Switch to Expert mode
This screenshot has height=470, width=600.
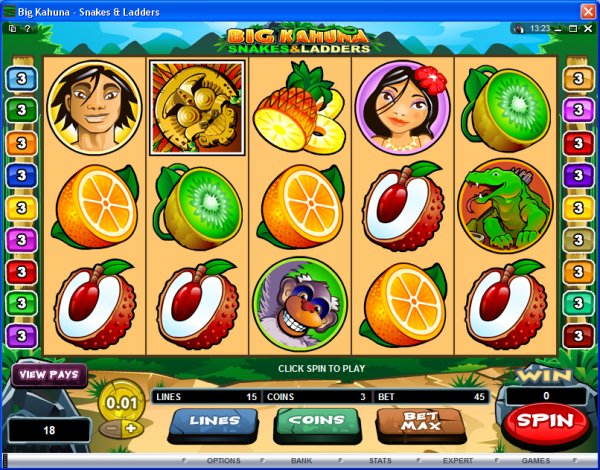point(458,461)
